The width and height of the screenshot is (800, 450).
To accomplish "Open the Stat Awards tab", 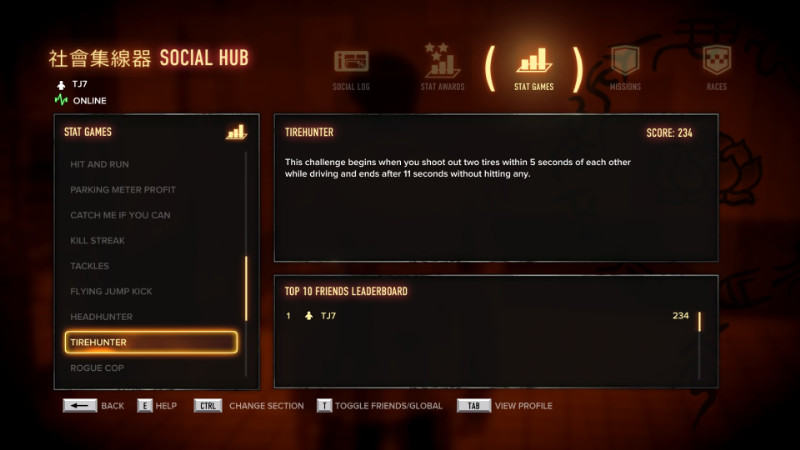I will point(442,67).
